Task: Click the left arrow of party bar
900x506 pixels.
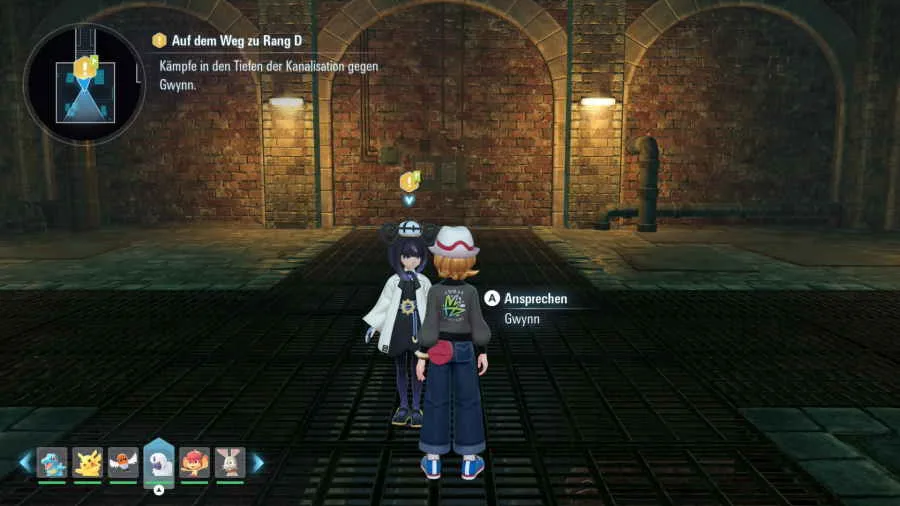Action: tap(25, 463)
